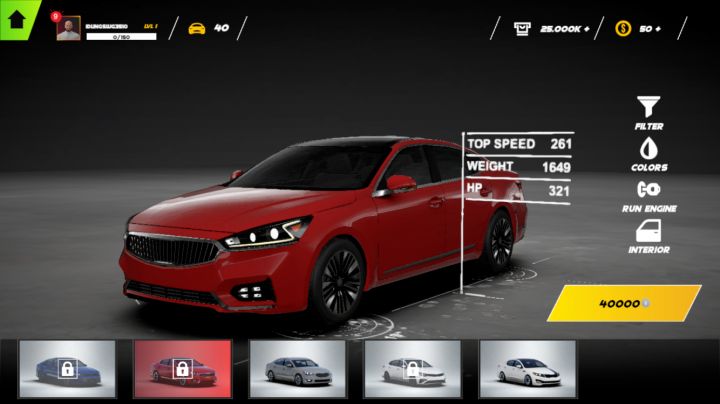View the car Interior

pyautogui.click(x=648, y=236)
